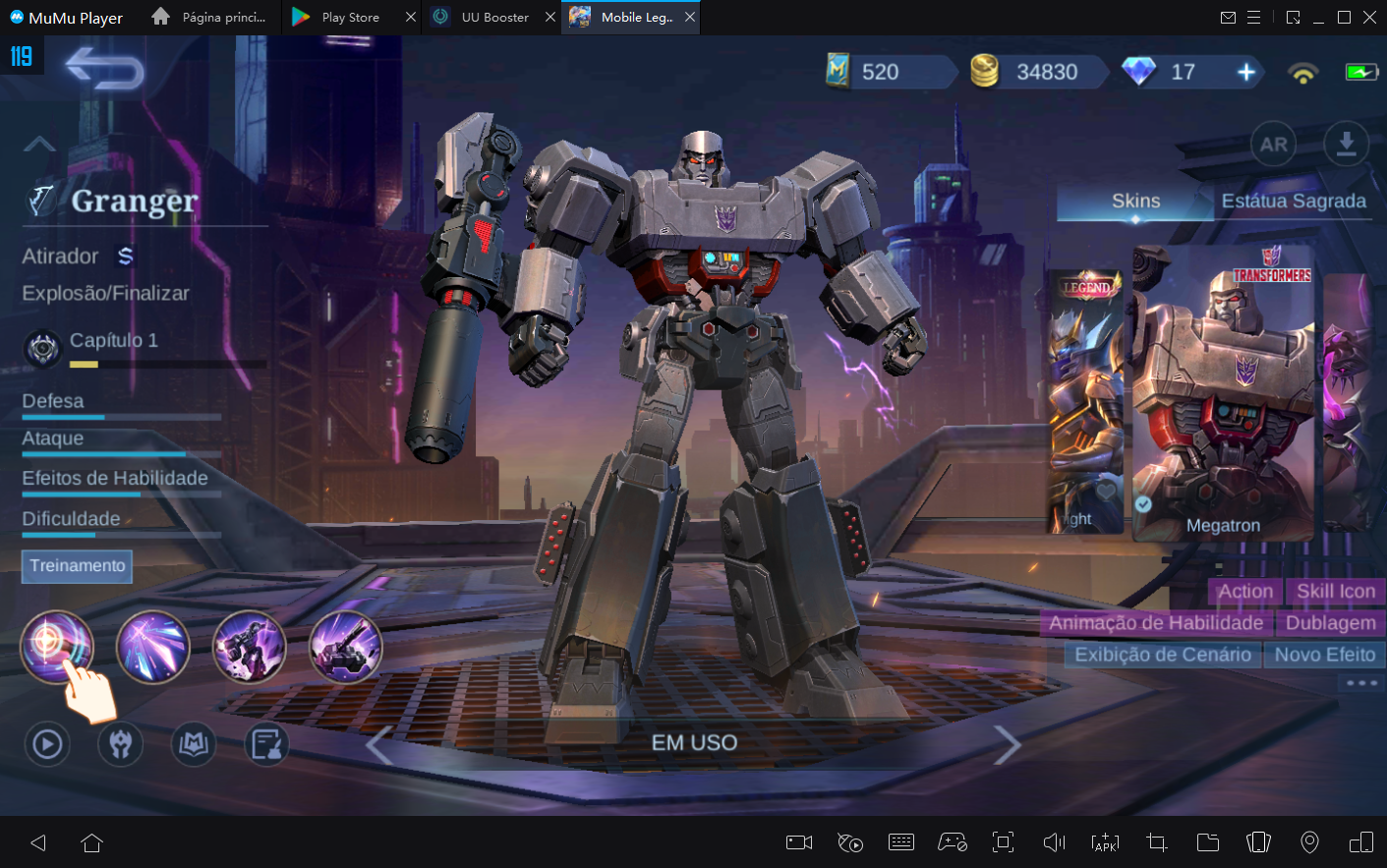Browse next skin with right arrow
Viewport: 1387px width, 868px height.
click(x=1009, y=744)
